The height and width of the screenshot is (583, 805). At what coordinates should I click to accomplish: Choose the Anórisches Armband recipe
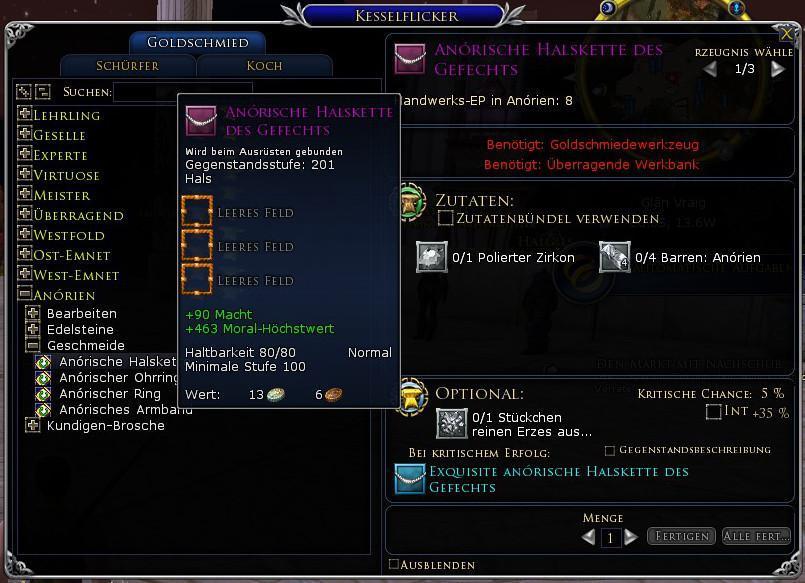pyautogui.click(x=125, y=409)
